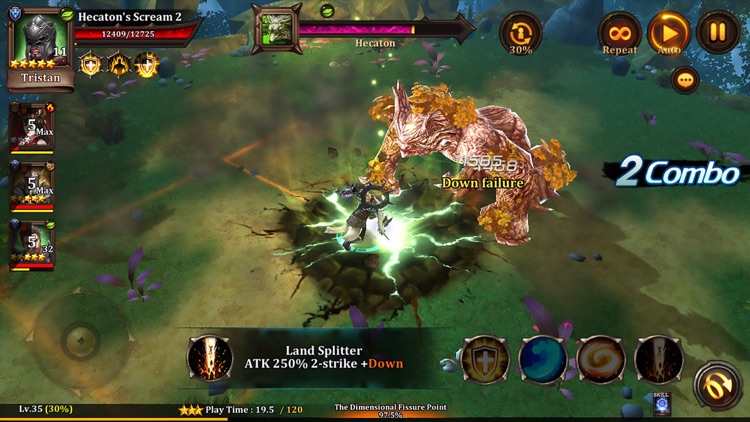Image resolution: width=750 pixels, height=422 pixels.
Task: Select the Hecaton boss portrait
Action: tap(276, 30)
